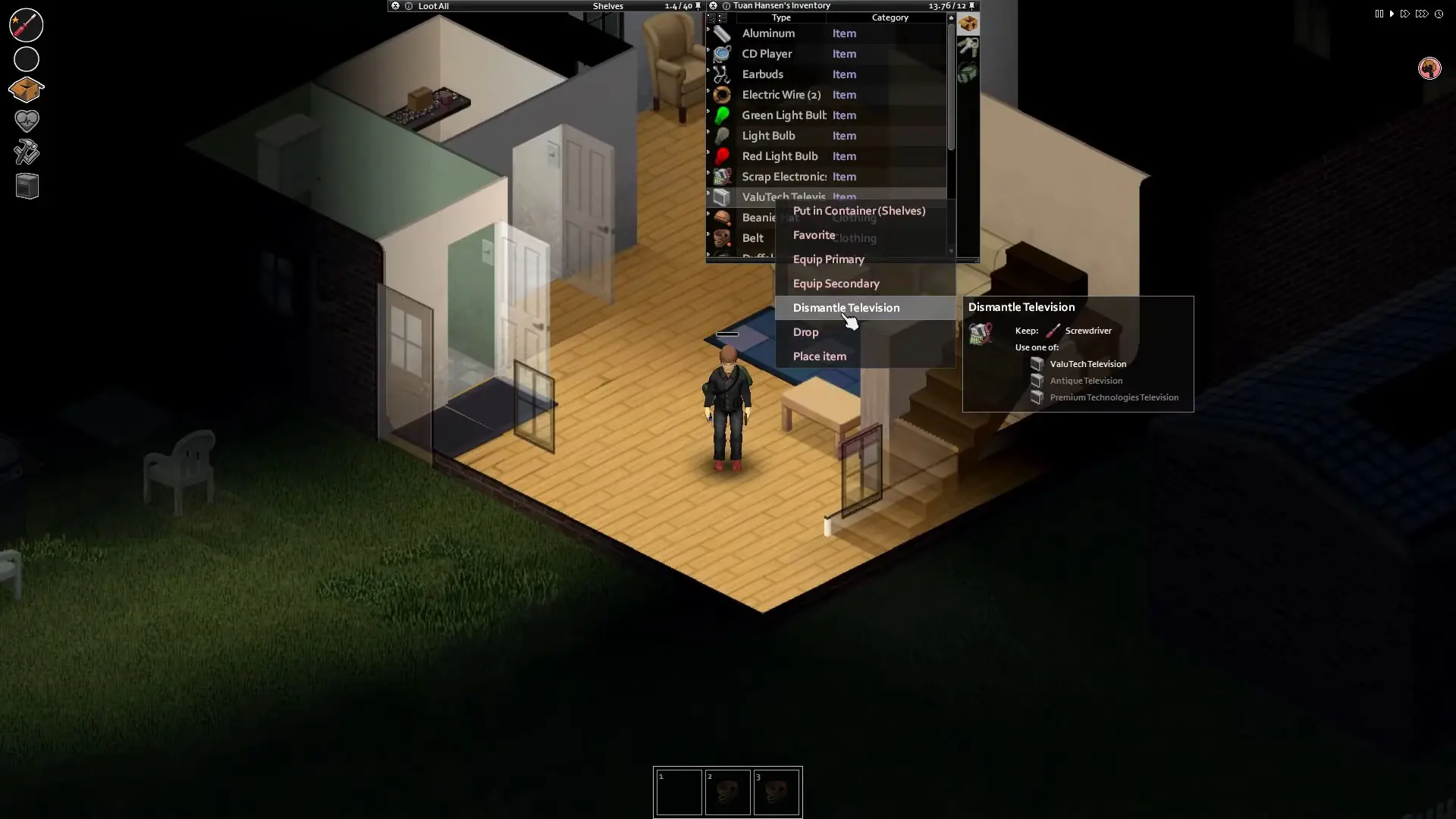Click the character portrait icon top right
This screenshot has height=819, width=1456.
[1430, 68]
